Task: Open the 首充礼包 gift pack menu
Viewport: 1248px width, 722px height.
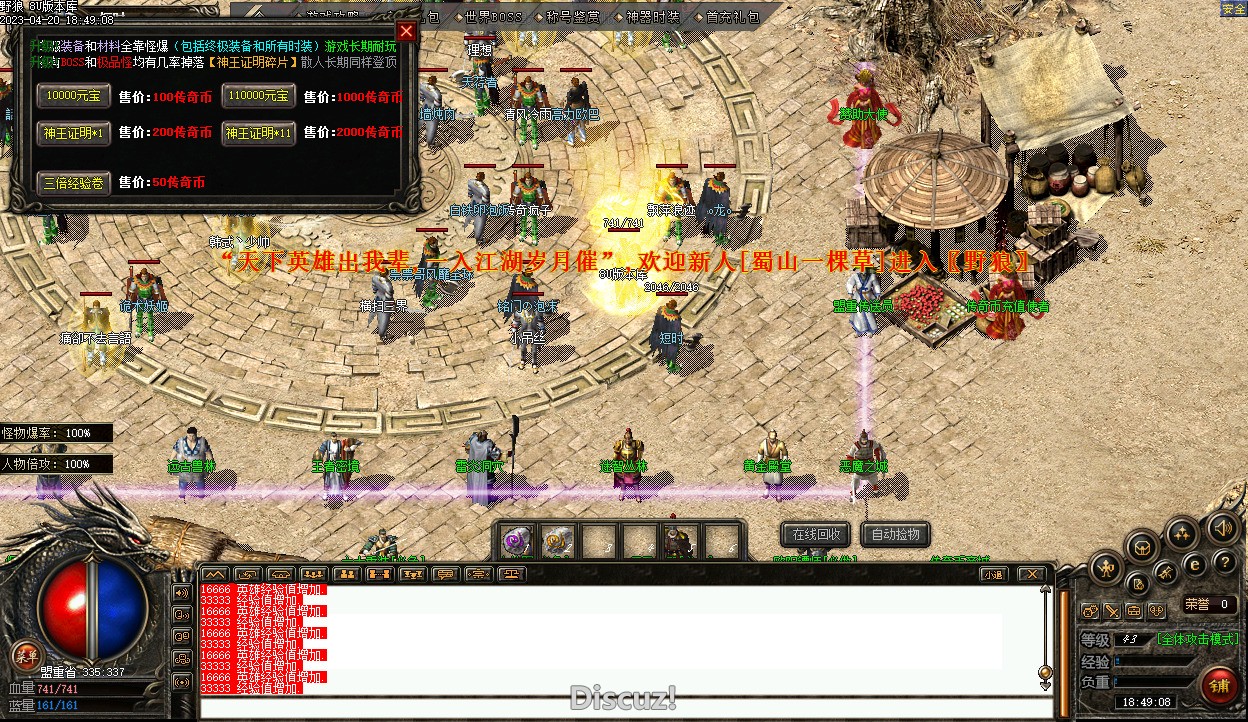Action: click(x=732, y=17)
